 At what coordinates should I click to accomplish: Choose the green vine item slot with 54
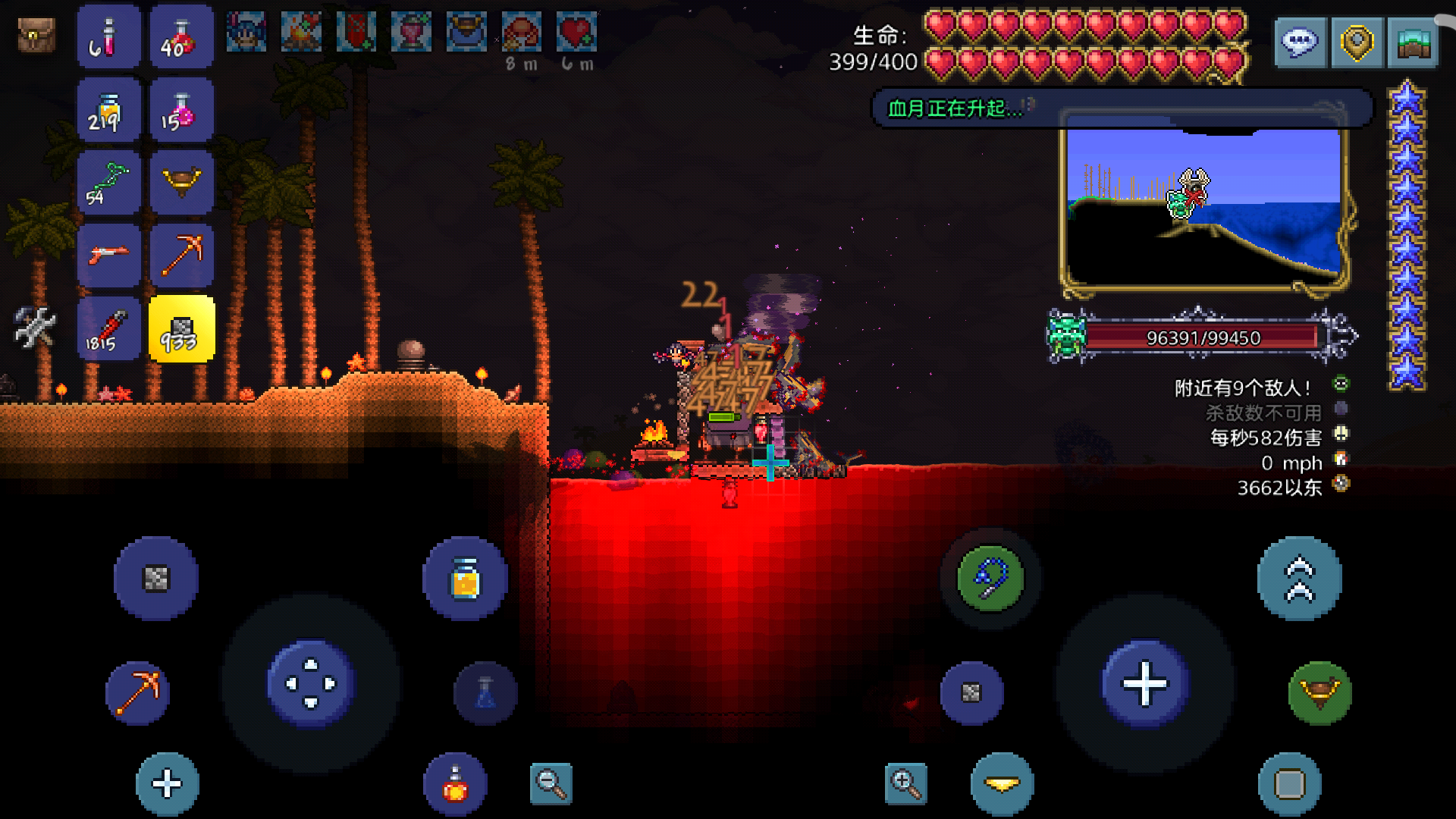pos(108,183)
